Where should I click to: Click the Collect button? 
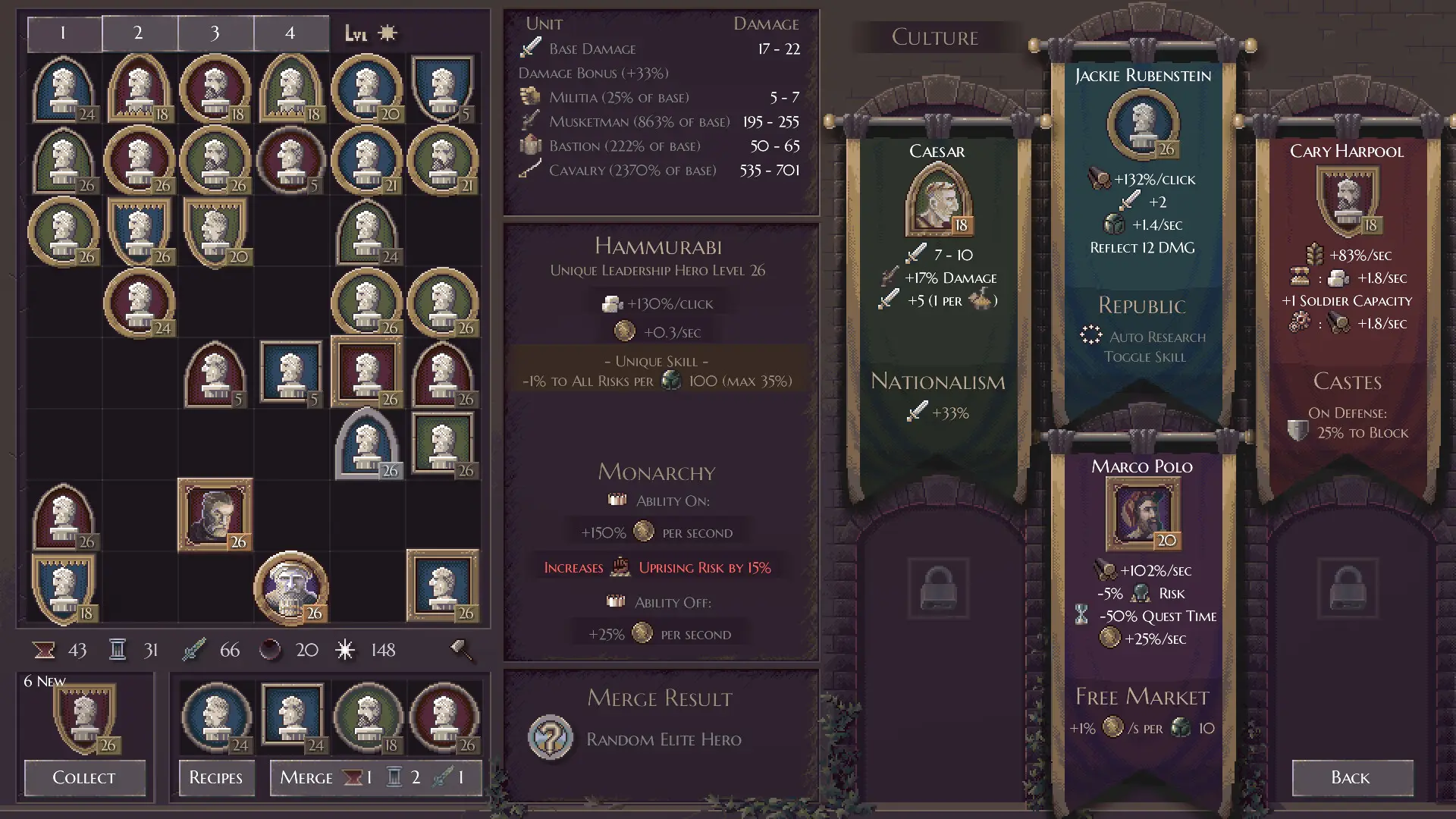pos(84,777)
